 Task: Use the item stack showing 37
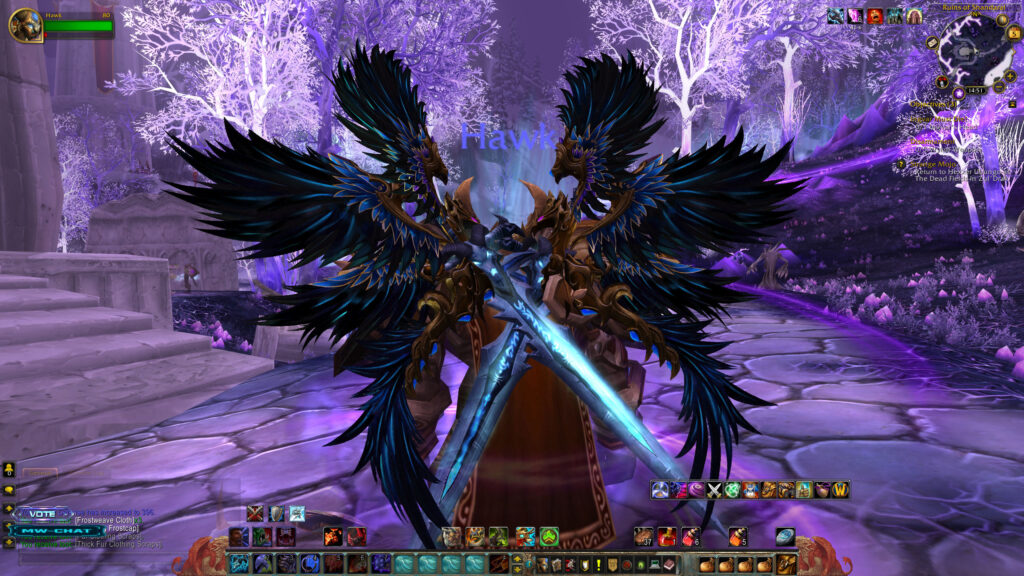click(x=643, y=536)
